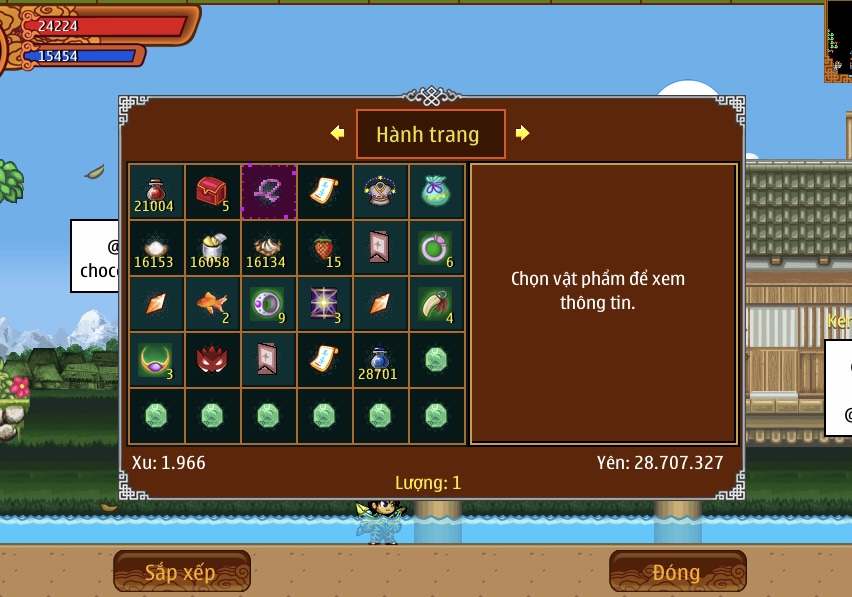Select the rice bowl stack of 16153
The width and height of the screenshot is (852, 597).
[156, 248]
